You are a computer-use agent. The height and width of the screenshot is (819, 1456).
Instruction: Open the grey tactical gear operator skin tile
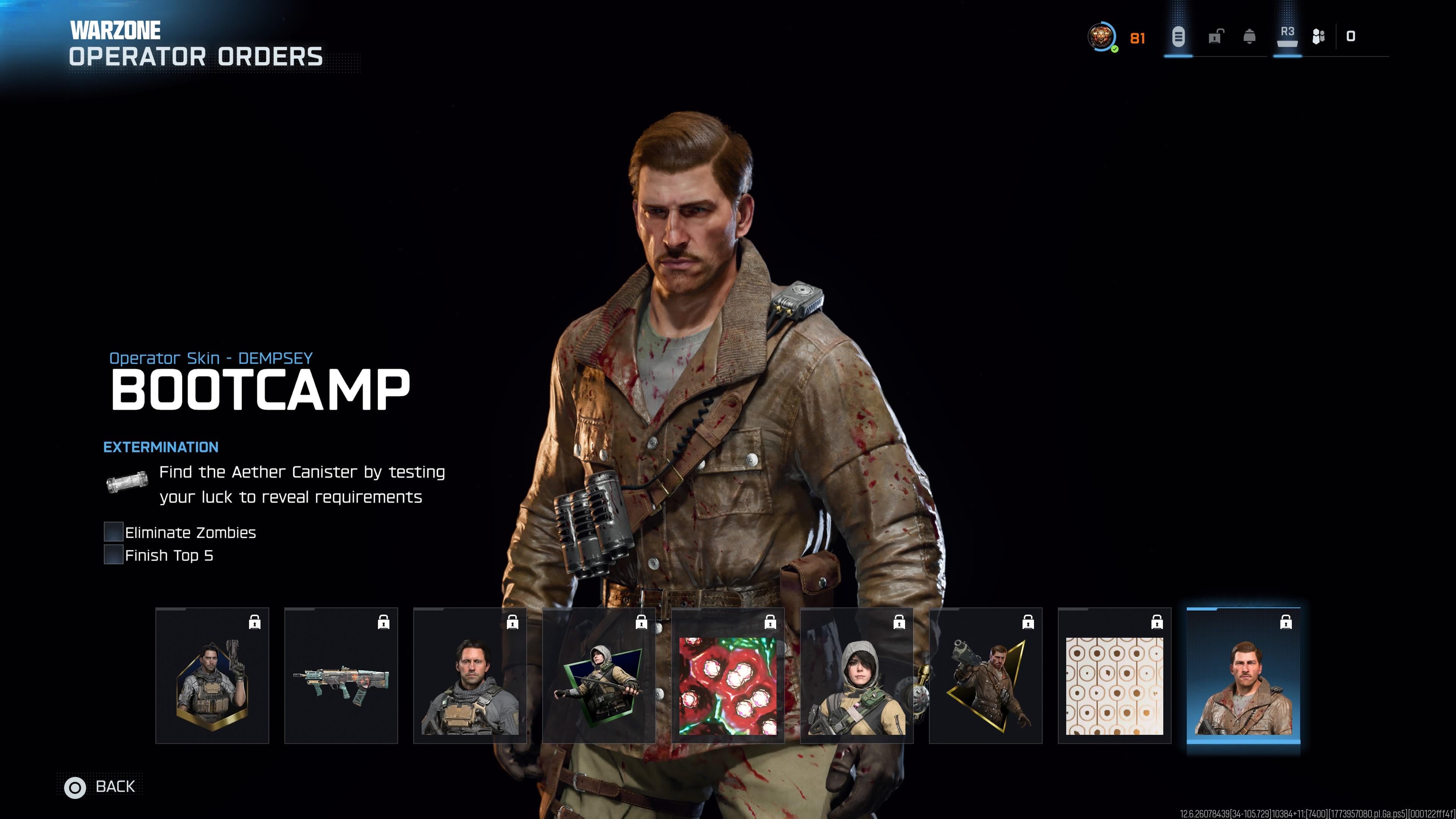(x=470, y=675)
